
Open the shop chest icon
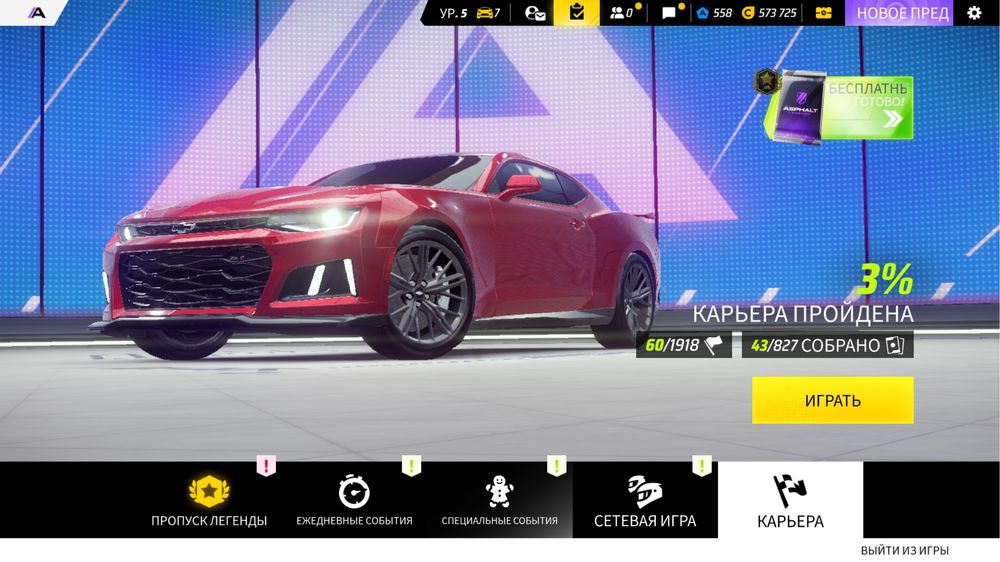(x=824, y=13)
